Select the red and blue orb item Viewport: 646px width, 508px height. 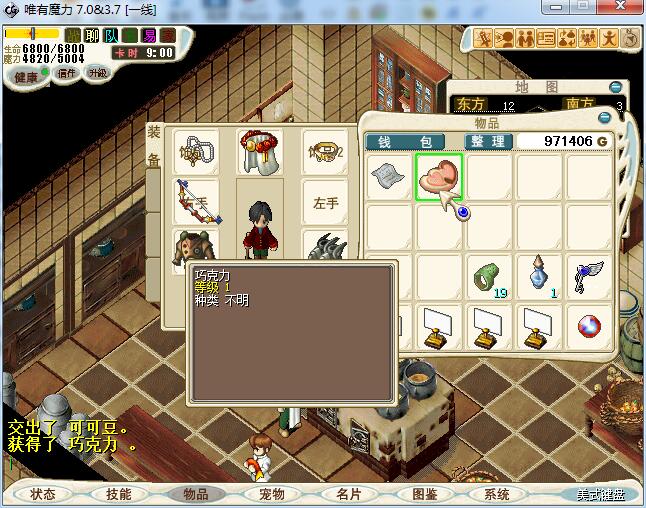pyautogui.click(x=590, y=326)
